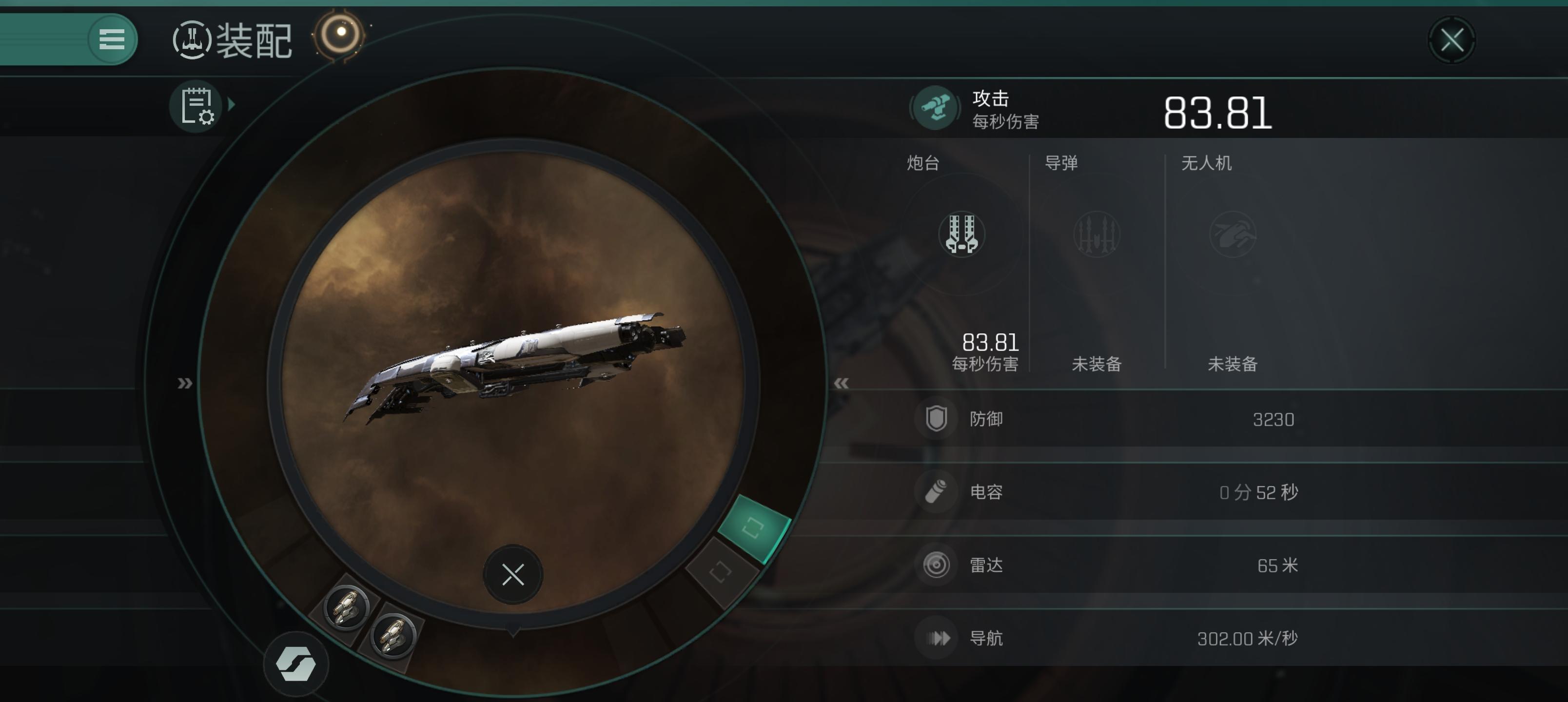The width and height of the screenshot is (1568, 702).
Task: Open the turret (炮台) damage section
Action: [962, 234]
